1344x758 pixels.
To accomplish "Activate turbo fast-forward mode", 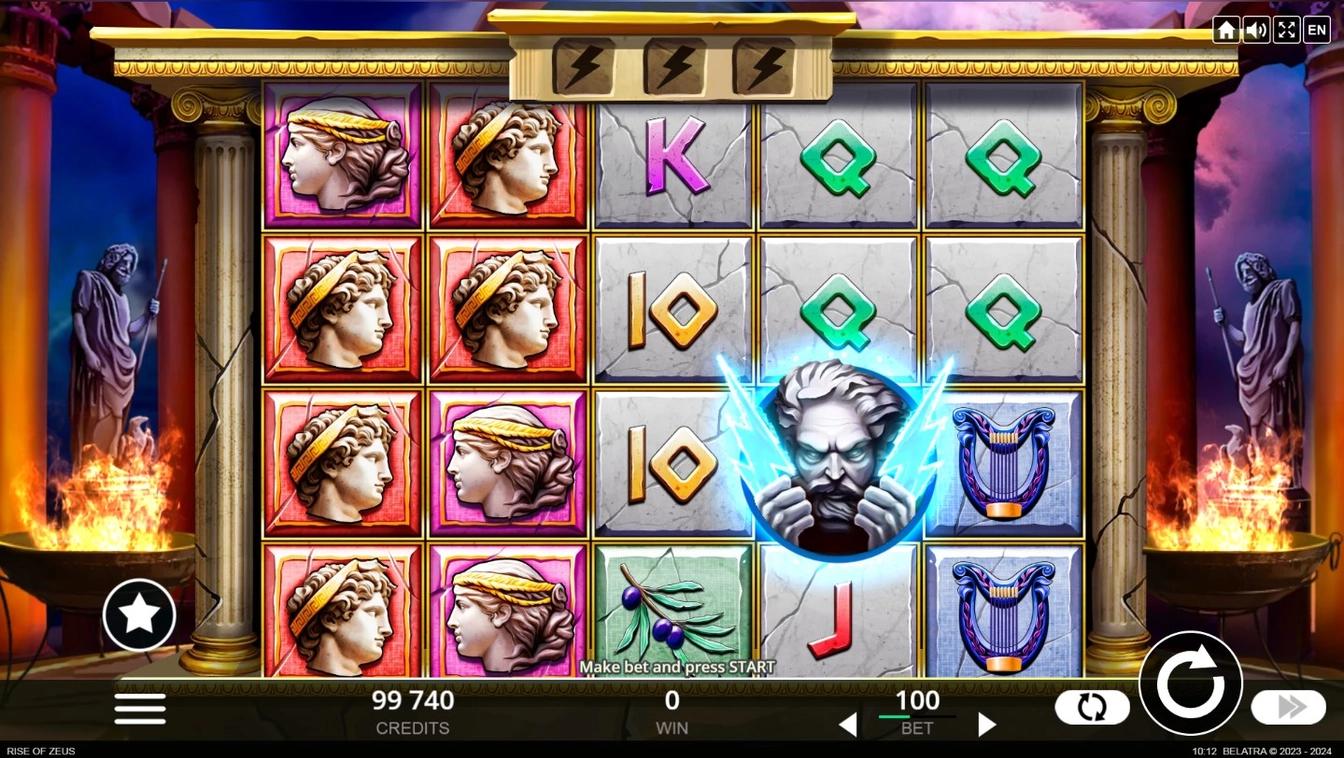I will 1288,707.
